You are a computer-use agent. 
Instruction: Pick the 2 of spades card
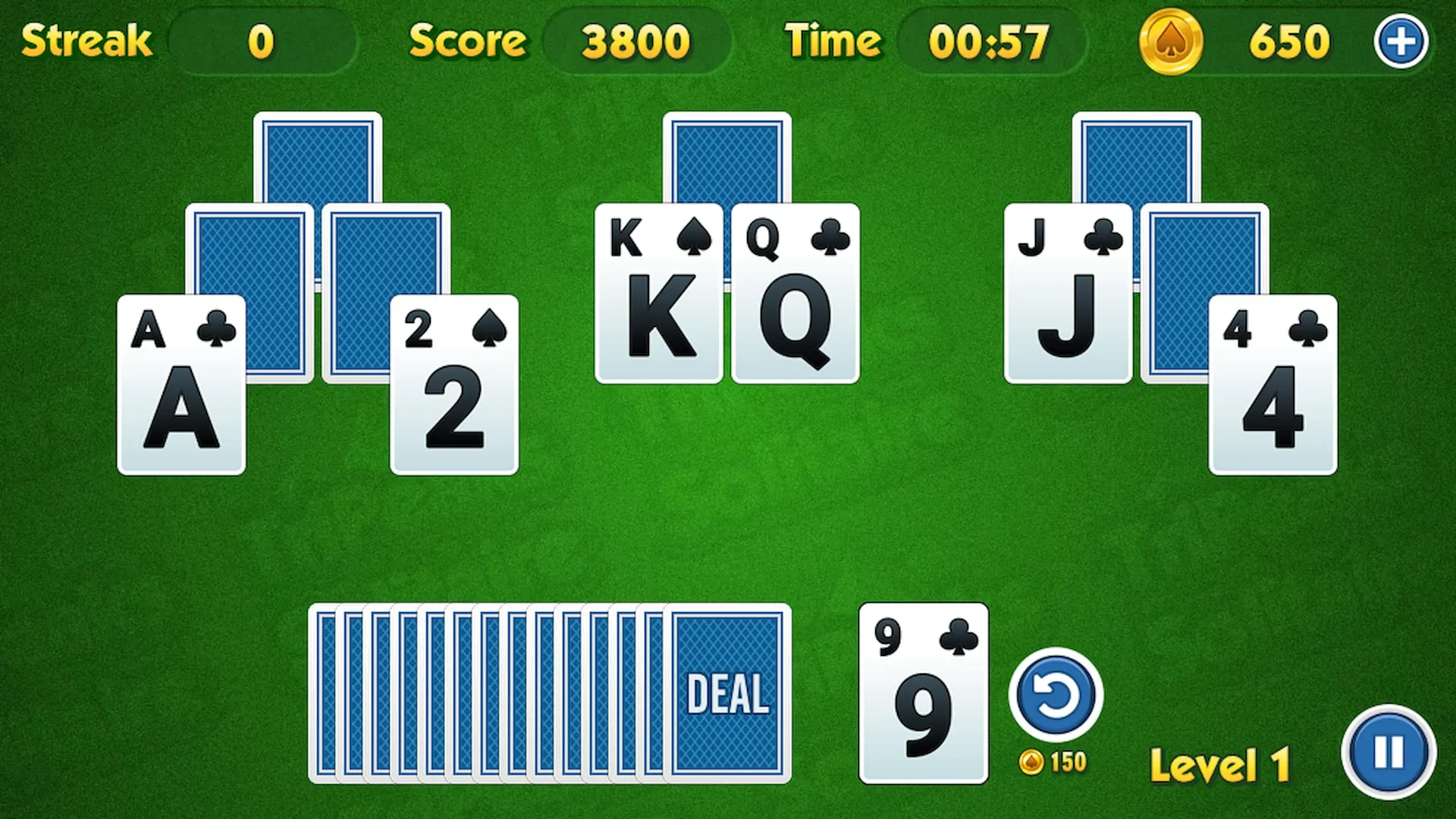coord(455,383)
